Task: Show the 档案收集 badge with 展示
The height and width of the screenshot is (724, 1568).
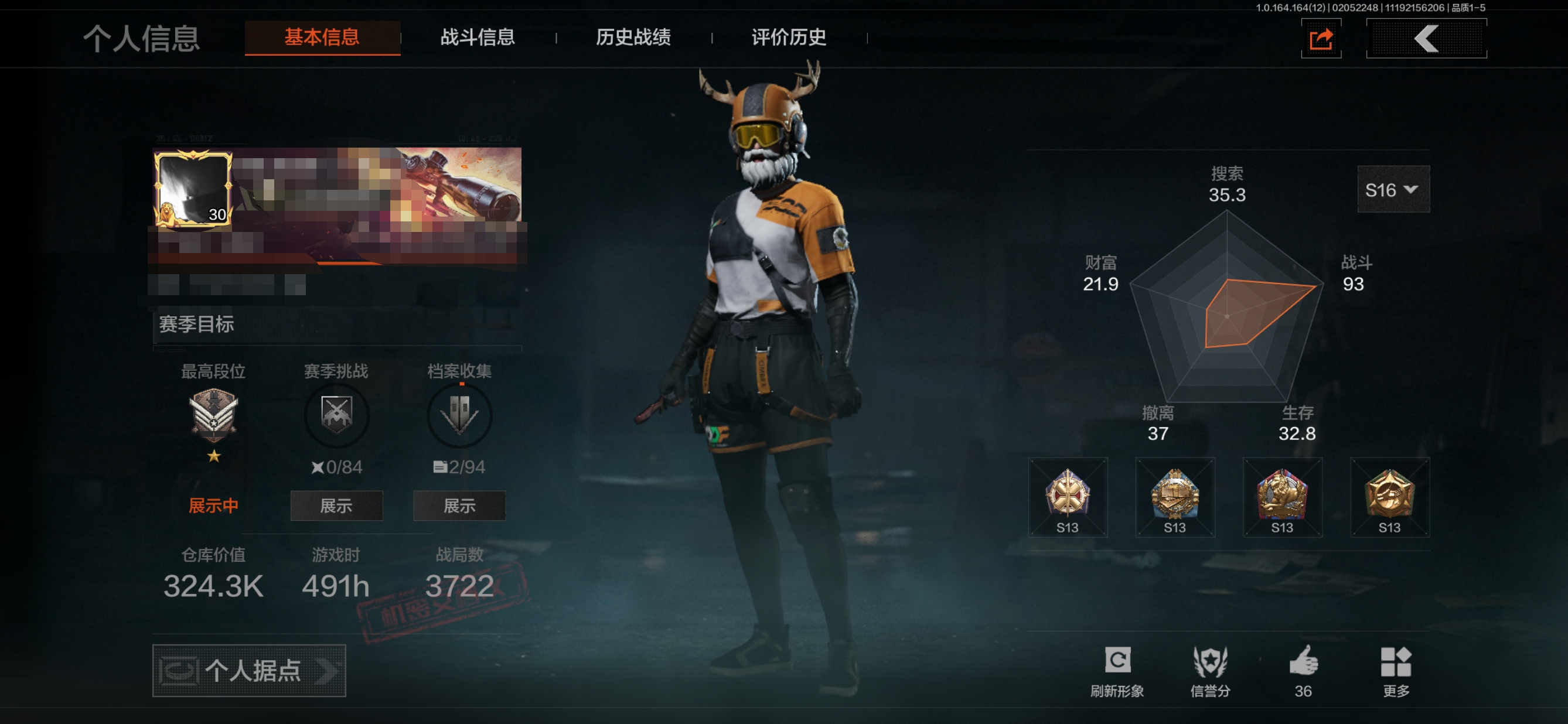Action: pyautogui.click(x=459, y=506)
